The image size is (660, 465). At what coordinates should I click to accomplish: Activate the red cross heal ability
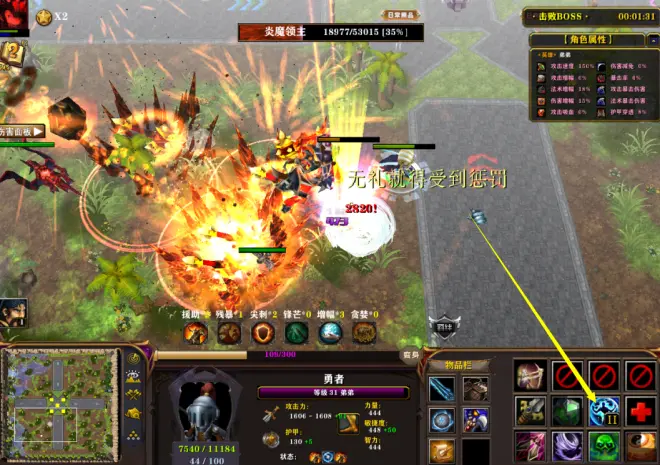pyautogui.click(x=640, y=409)
